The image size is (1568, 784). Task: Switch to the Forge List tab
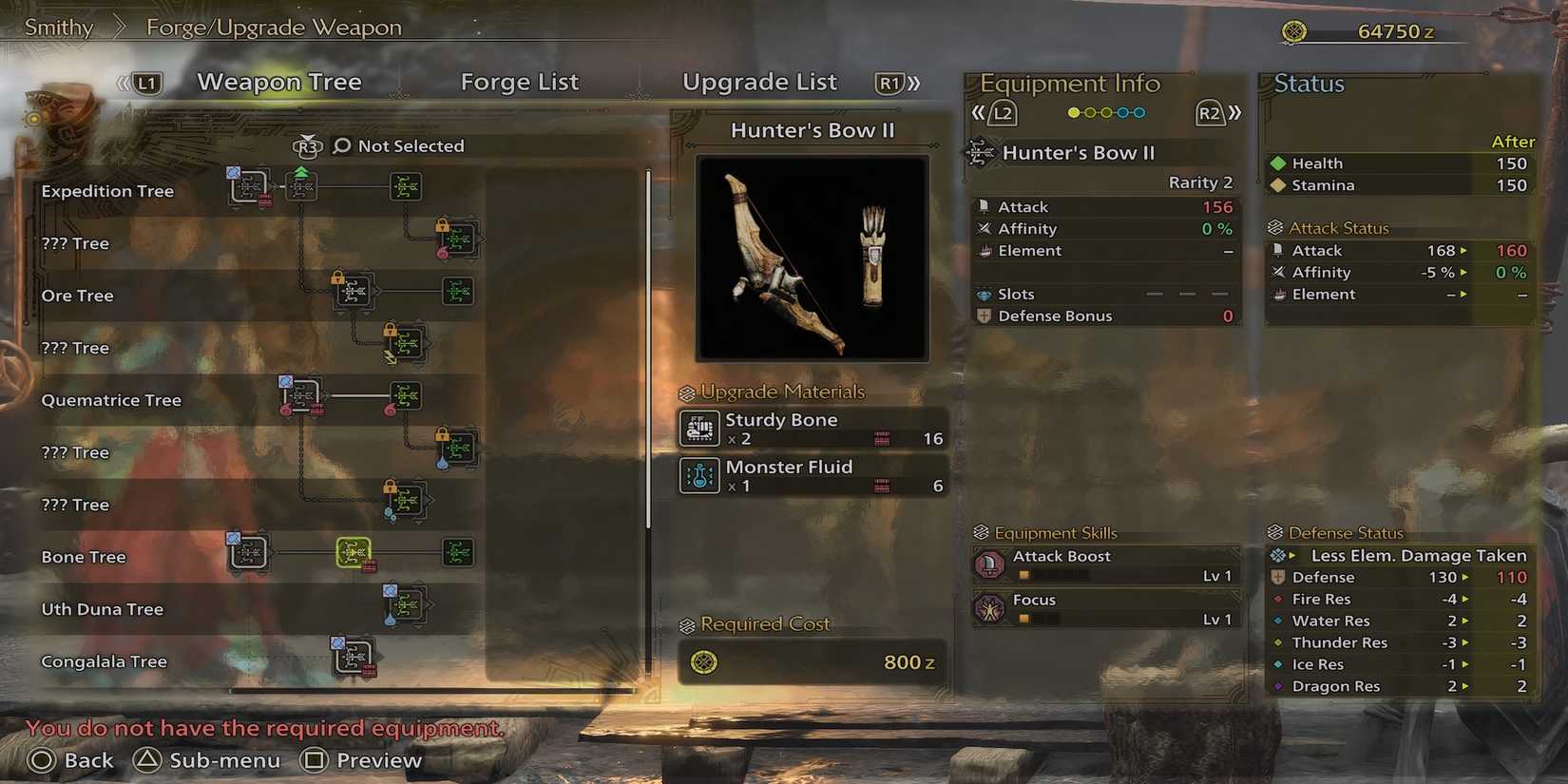coord(520,82)
